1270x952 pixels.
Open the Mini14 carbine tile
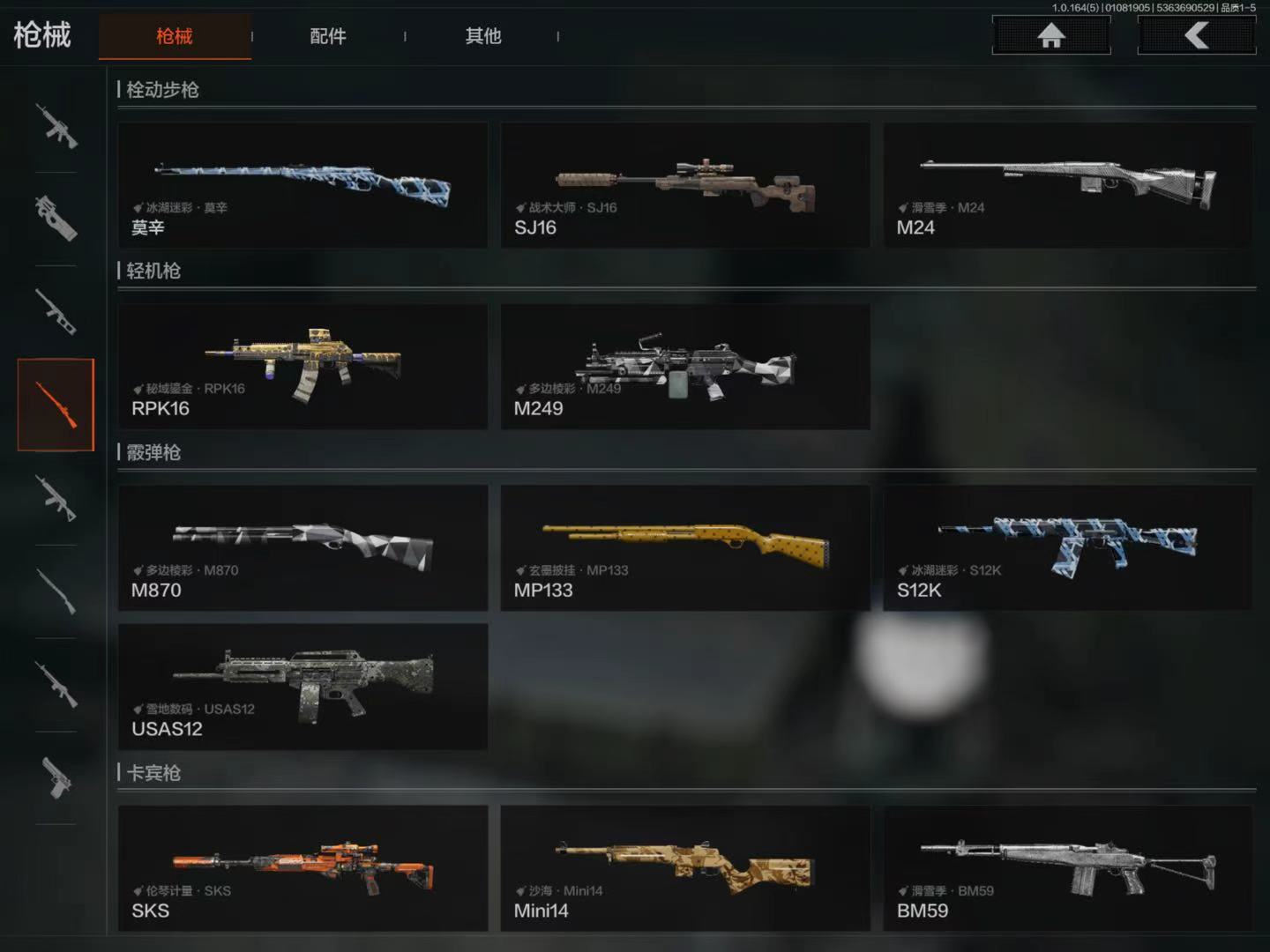[x=685, y=868]
